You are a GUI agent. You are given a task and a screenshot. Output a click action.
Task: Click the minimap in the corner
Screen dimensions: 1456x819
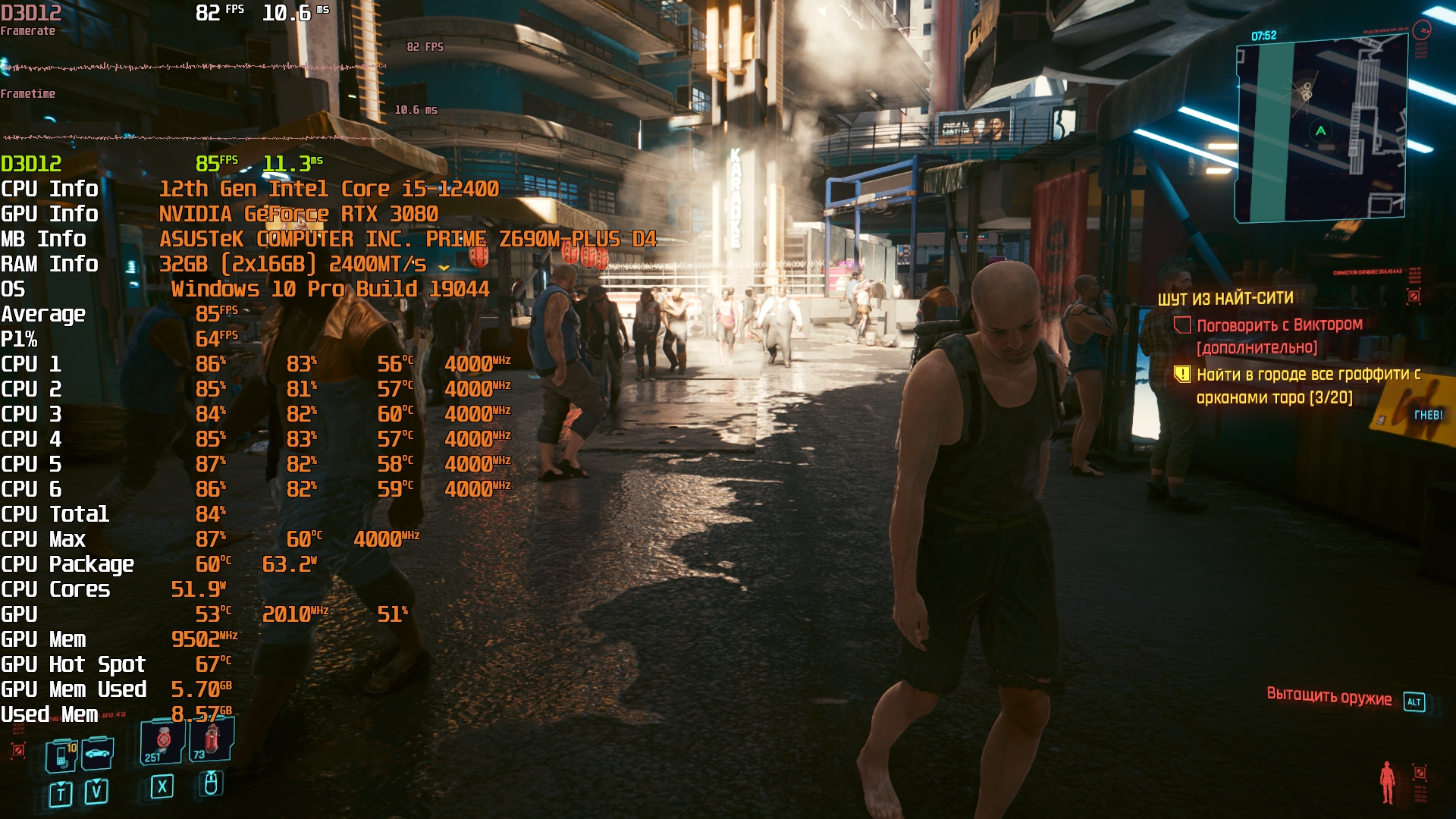(1320, 131)
